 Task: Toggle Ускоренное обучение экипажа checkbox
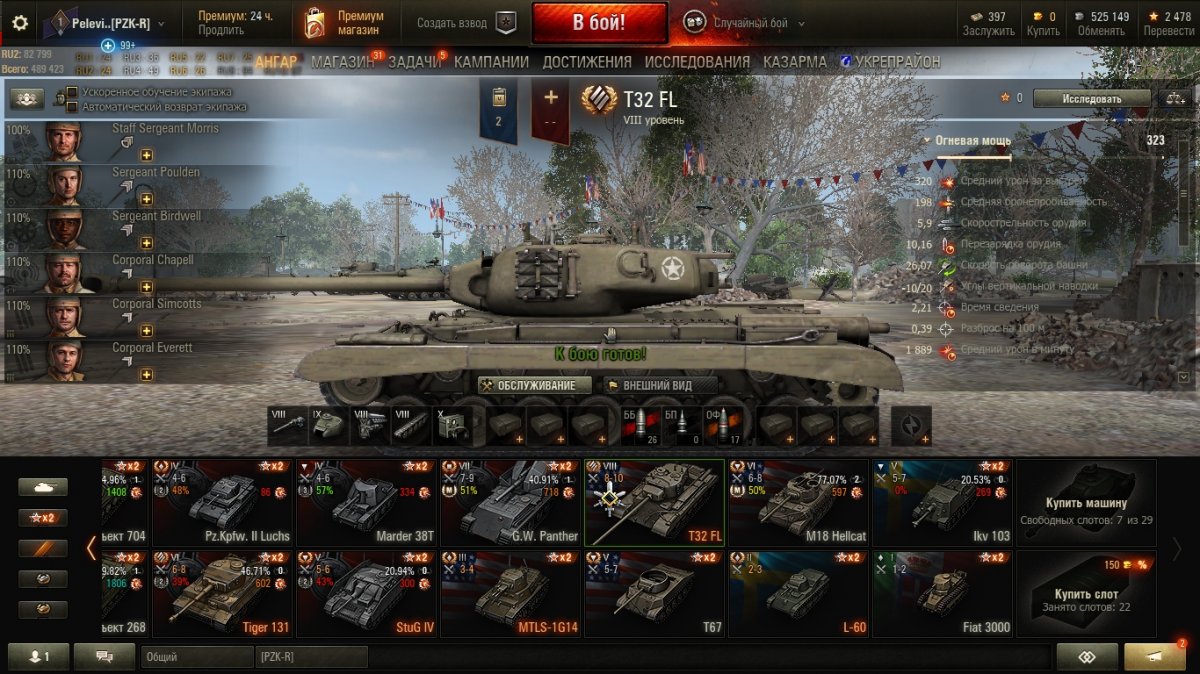point(73,93)
